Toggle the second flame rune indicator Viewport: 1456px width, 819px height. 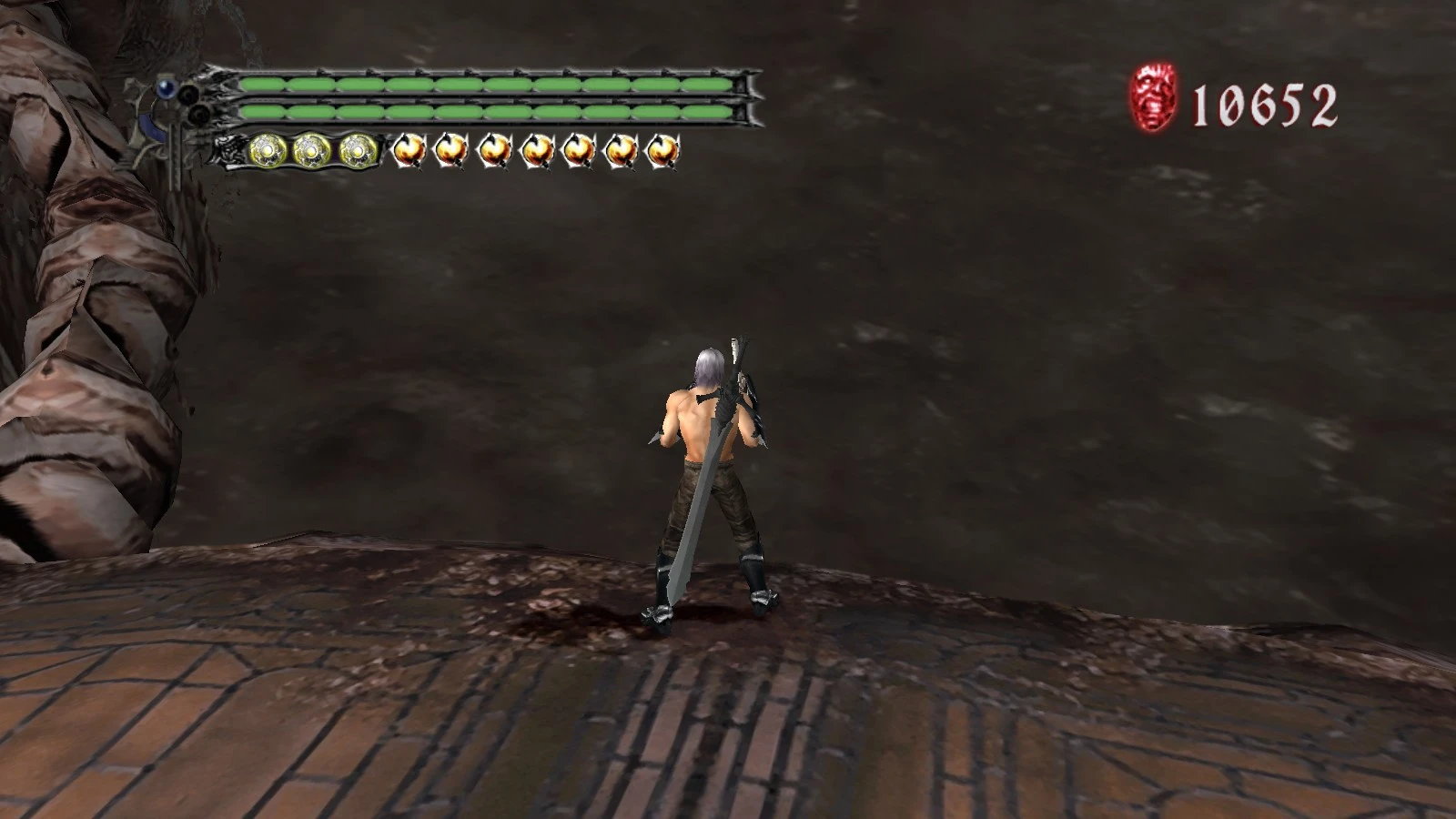(455, 150)
